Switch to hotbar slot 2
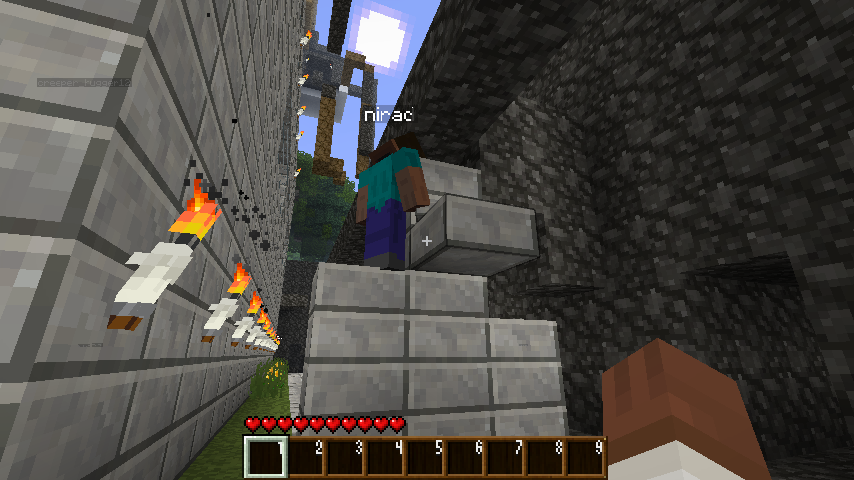This screenshot has height=480, width=854. (305, 458)
